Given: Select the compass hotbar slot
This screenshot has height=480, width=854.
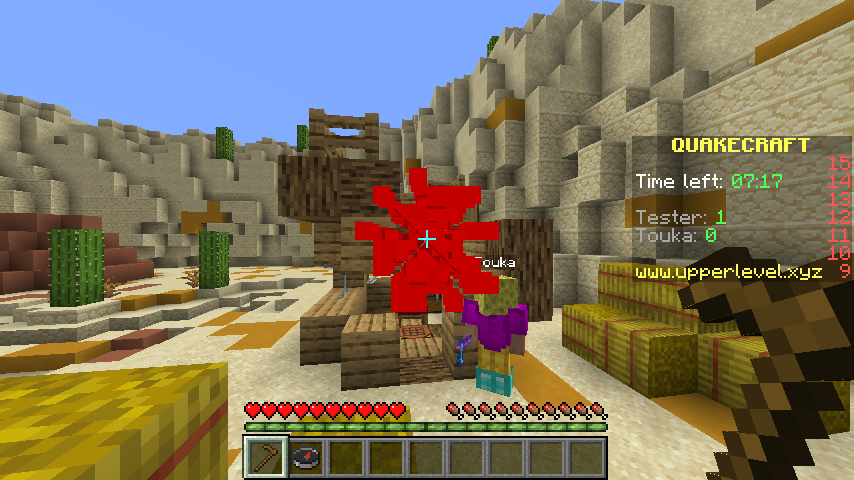Looking at the screenshot, I should pos(306,457).
